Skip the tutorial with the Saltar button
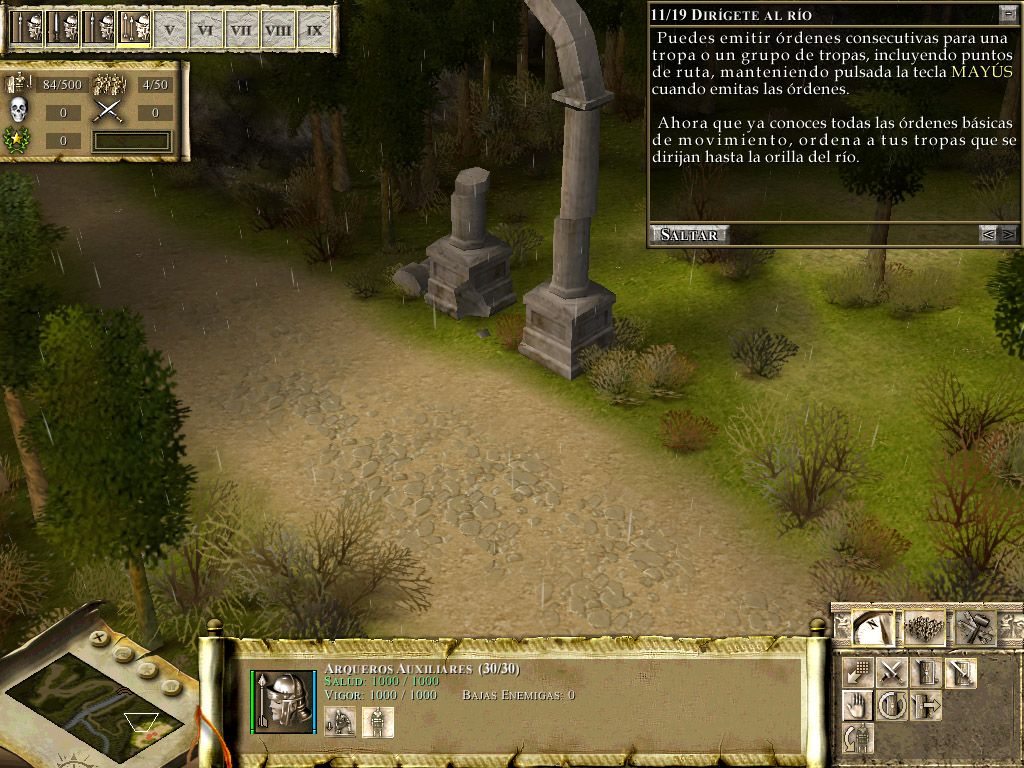Image resolution: width=1024 pixels, height=768 pixels. pos(688,234)
